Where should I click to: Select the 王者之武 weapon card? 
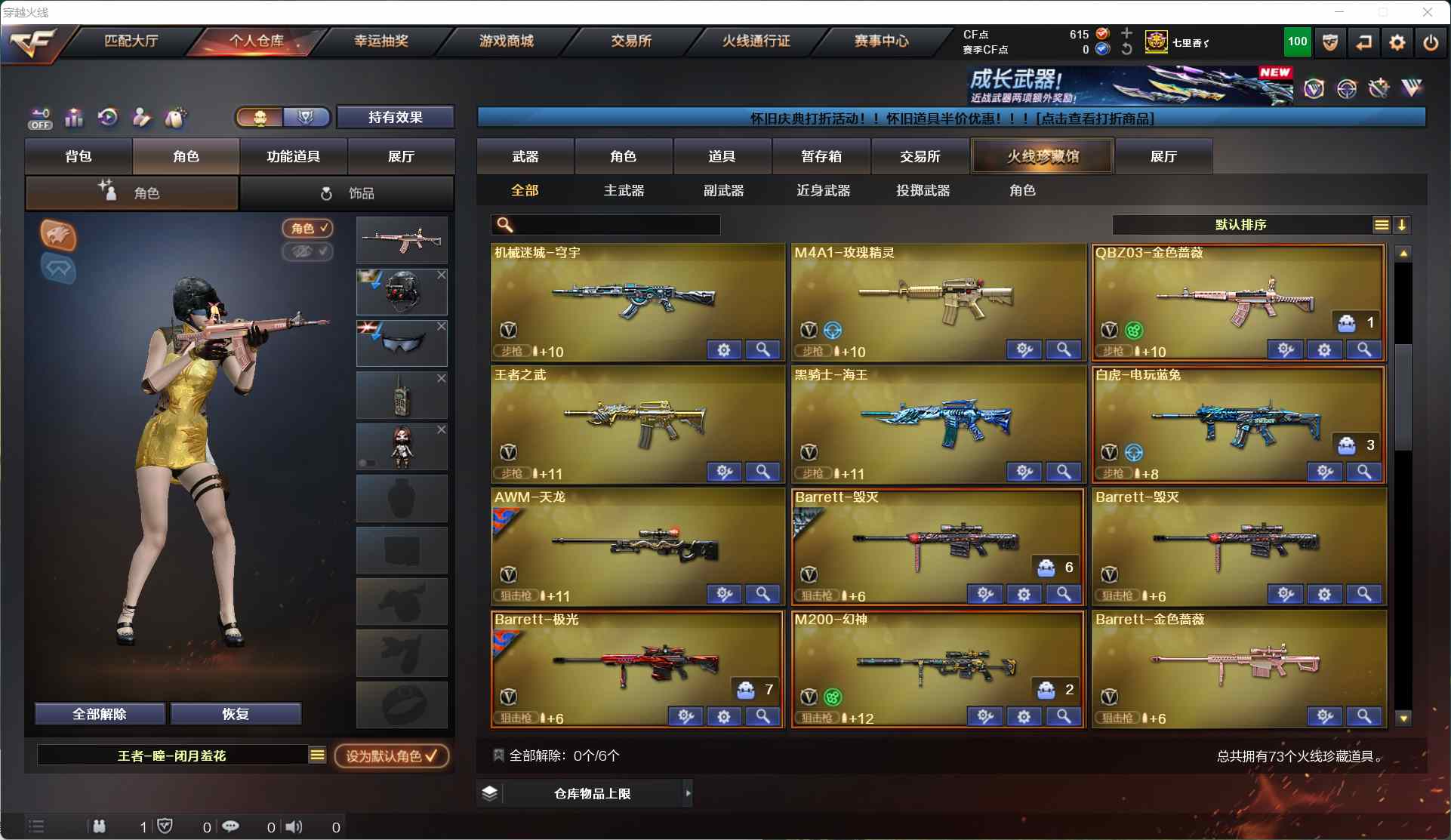[638, 424]
